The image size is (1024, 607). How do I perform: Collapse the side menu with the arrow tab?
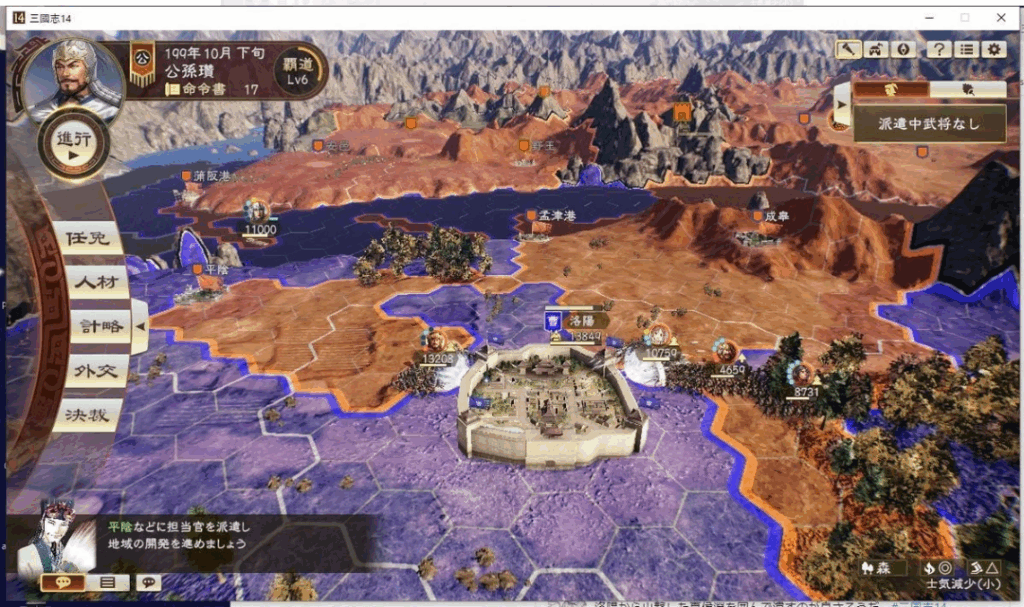141,326
